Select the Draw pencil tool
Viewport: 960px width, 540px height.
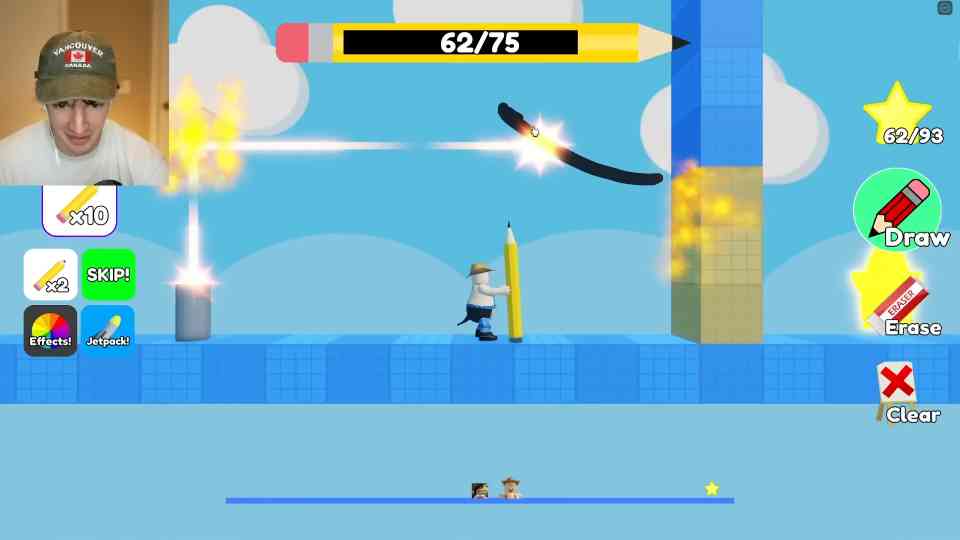897,211
